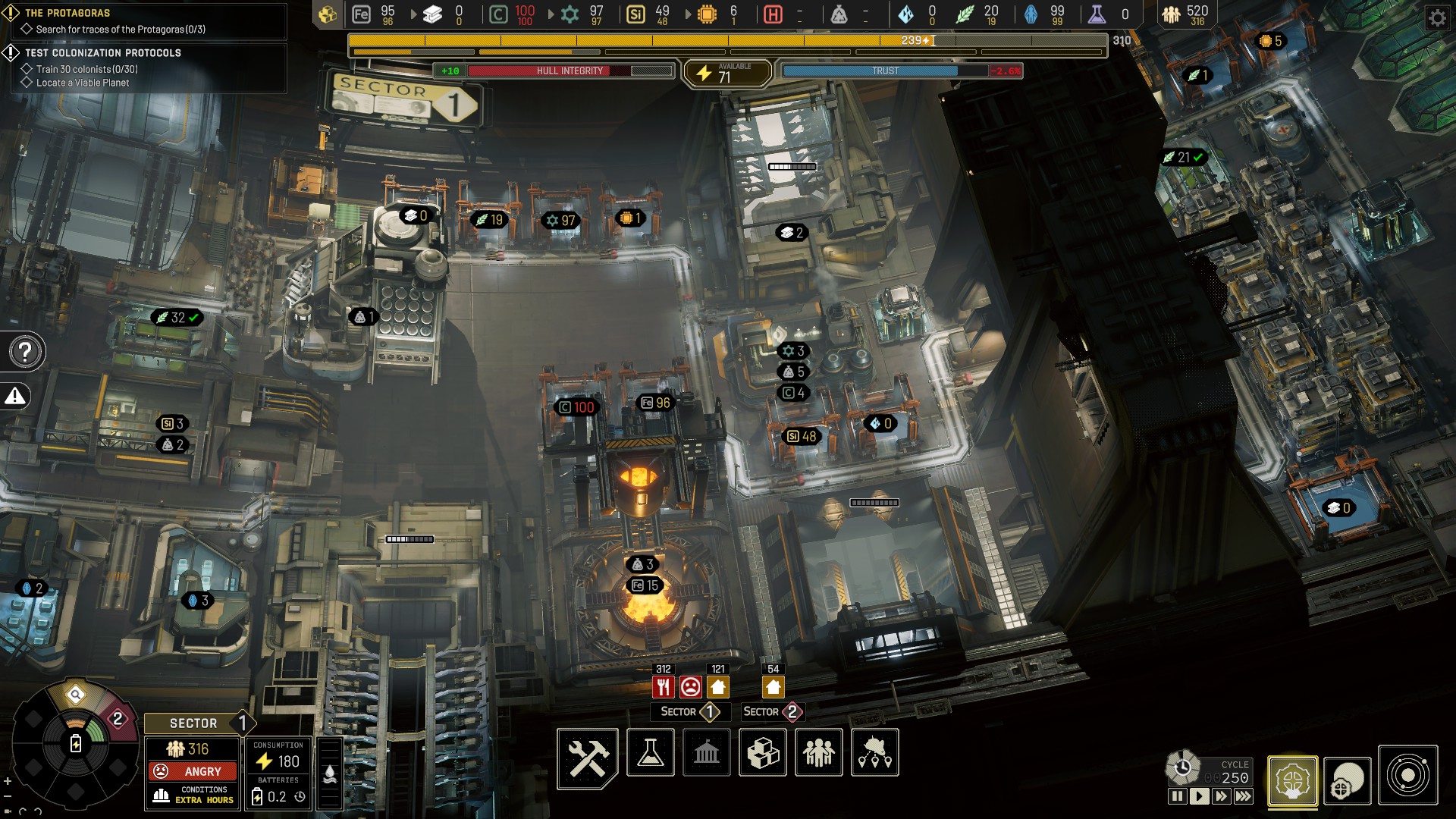
Task: Select the highlighted ship sector view
Action: (x=1292, y=780)
